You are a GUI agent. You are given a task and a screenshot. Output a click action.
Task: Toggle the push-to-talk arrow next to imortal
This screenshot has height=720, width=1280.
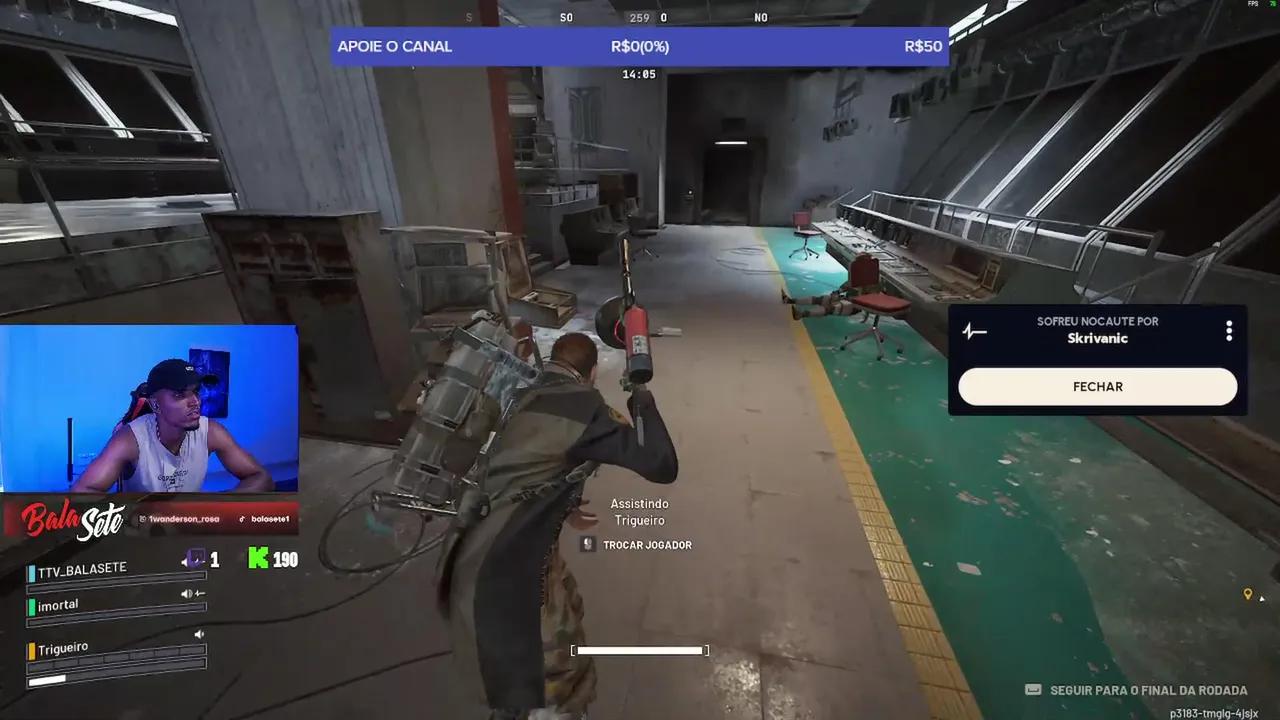(199, 593)
